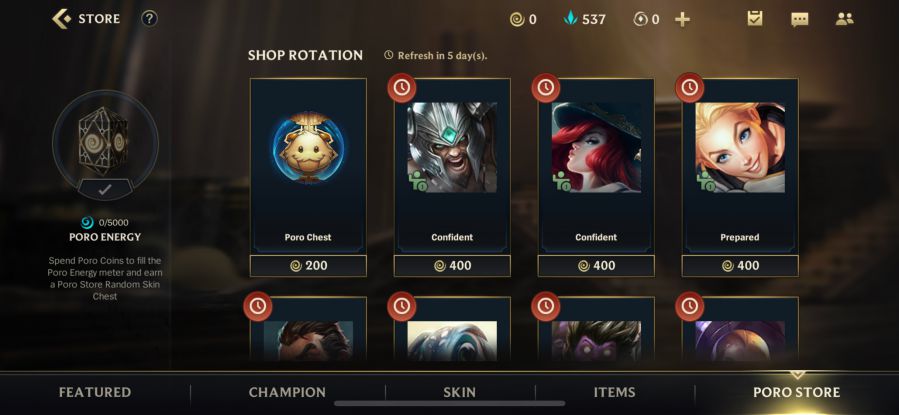The image size is (899, 415).
Task: Open the Poro Energy chest meter
Action: (x=105, y=143)
